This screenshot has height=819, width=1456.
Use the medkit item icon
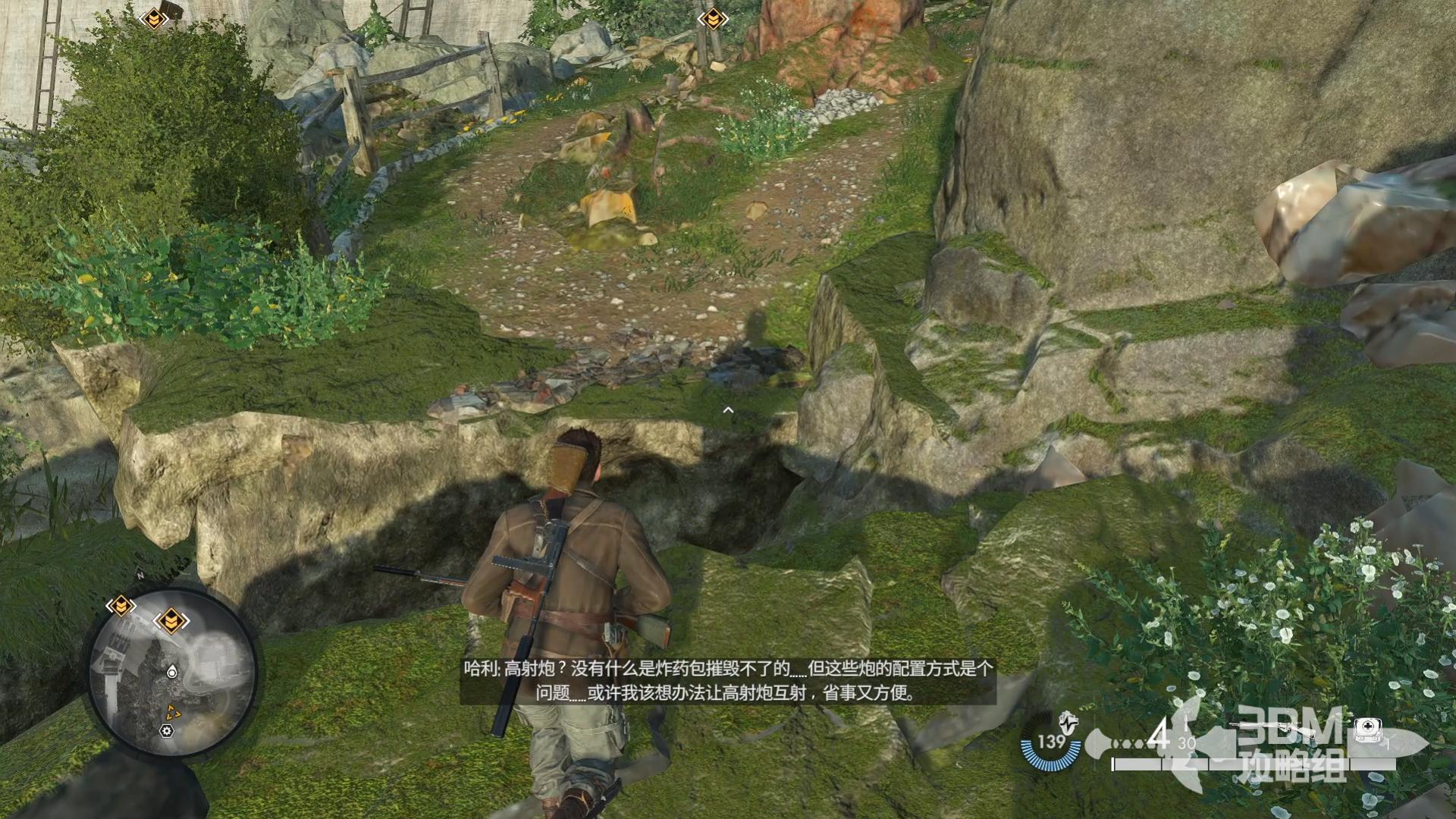[x=1367, y=730]
